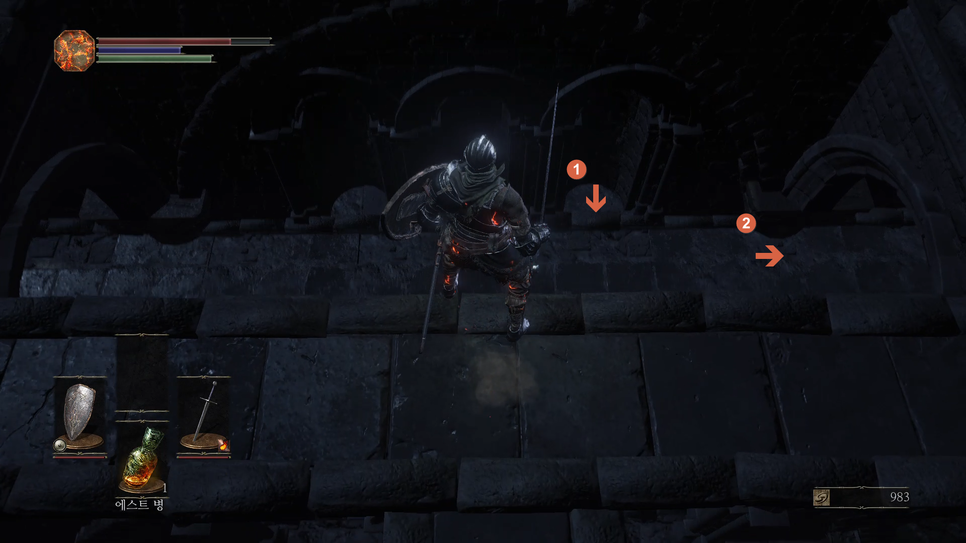966x543 pixels.
Task: Click the orange number 2 marker
Action: pyautogui.click(x=745, y=223)
